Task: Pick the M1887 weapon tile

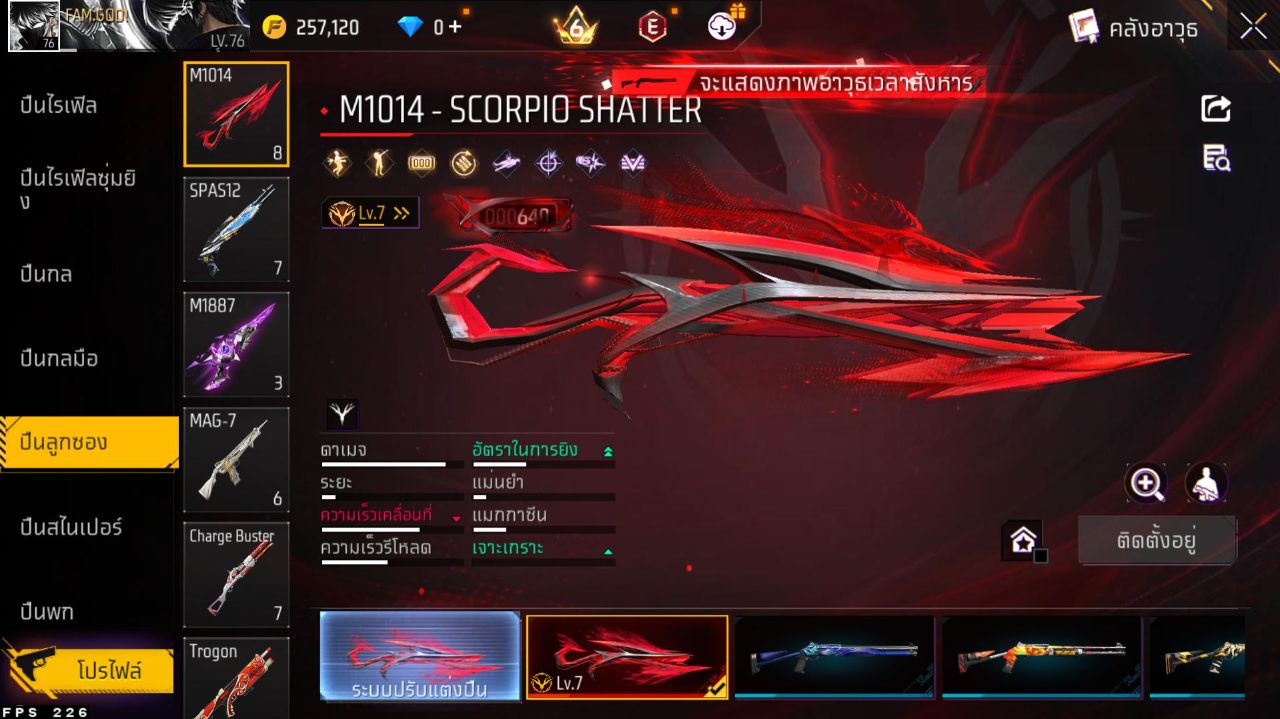Action: pyautogui.click(x=236, y=345)
